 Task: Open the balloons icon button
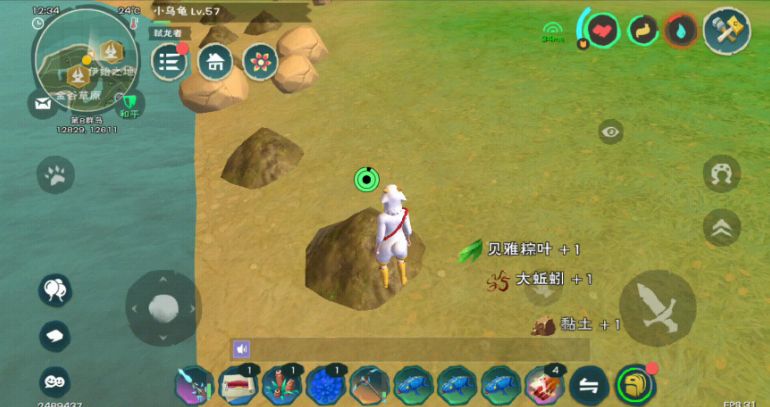coord(55,291)
